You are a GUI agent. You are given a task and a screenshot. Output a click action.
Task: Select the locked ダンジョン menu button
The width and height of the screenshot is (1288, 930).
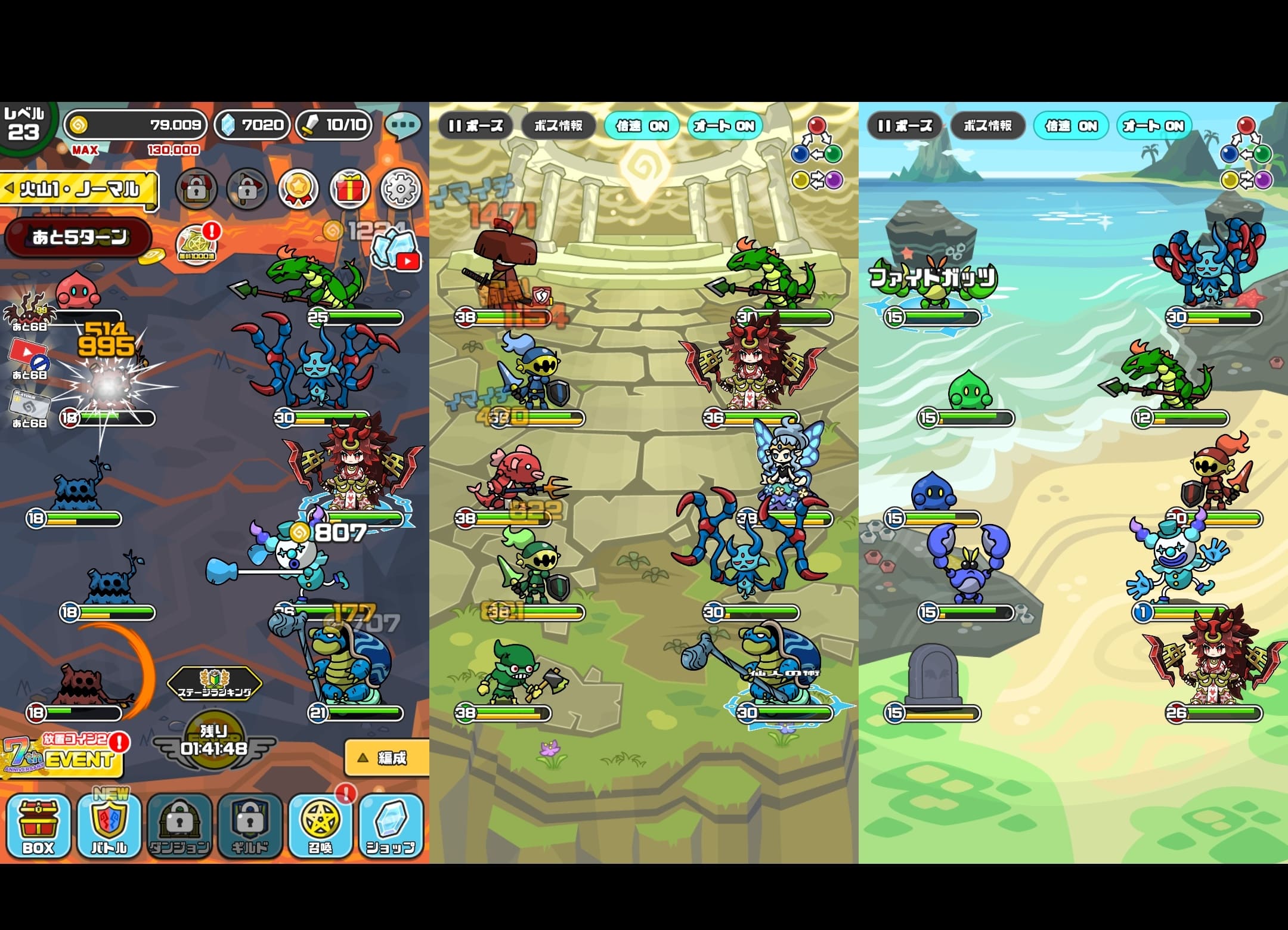[x=179, y=826]
